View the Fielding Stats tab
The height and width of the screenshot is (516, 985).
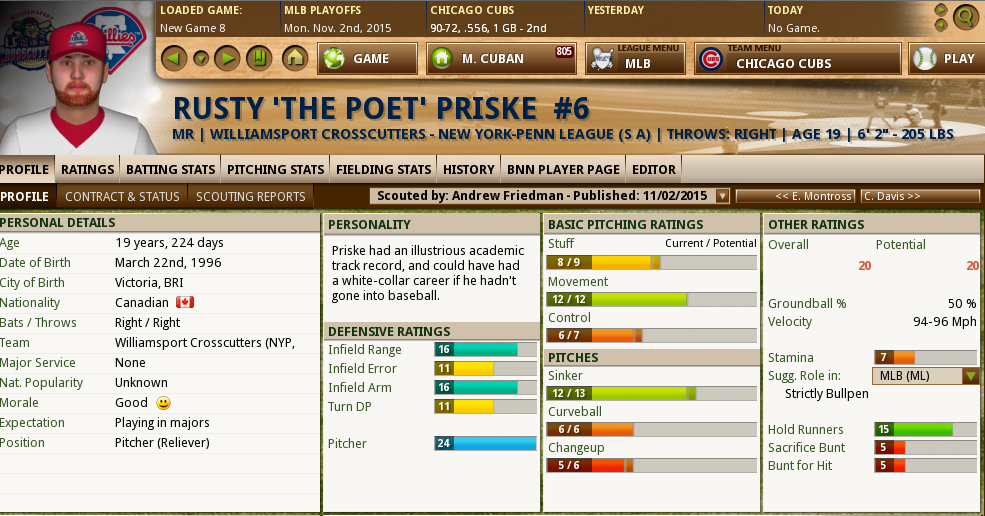click(x=383, y=169)
